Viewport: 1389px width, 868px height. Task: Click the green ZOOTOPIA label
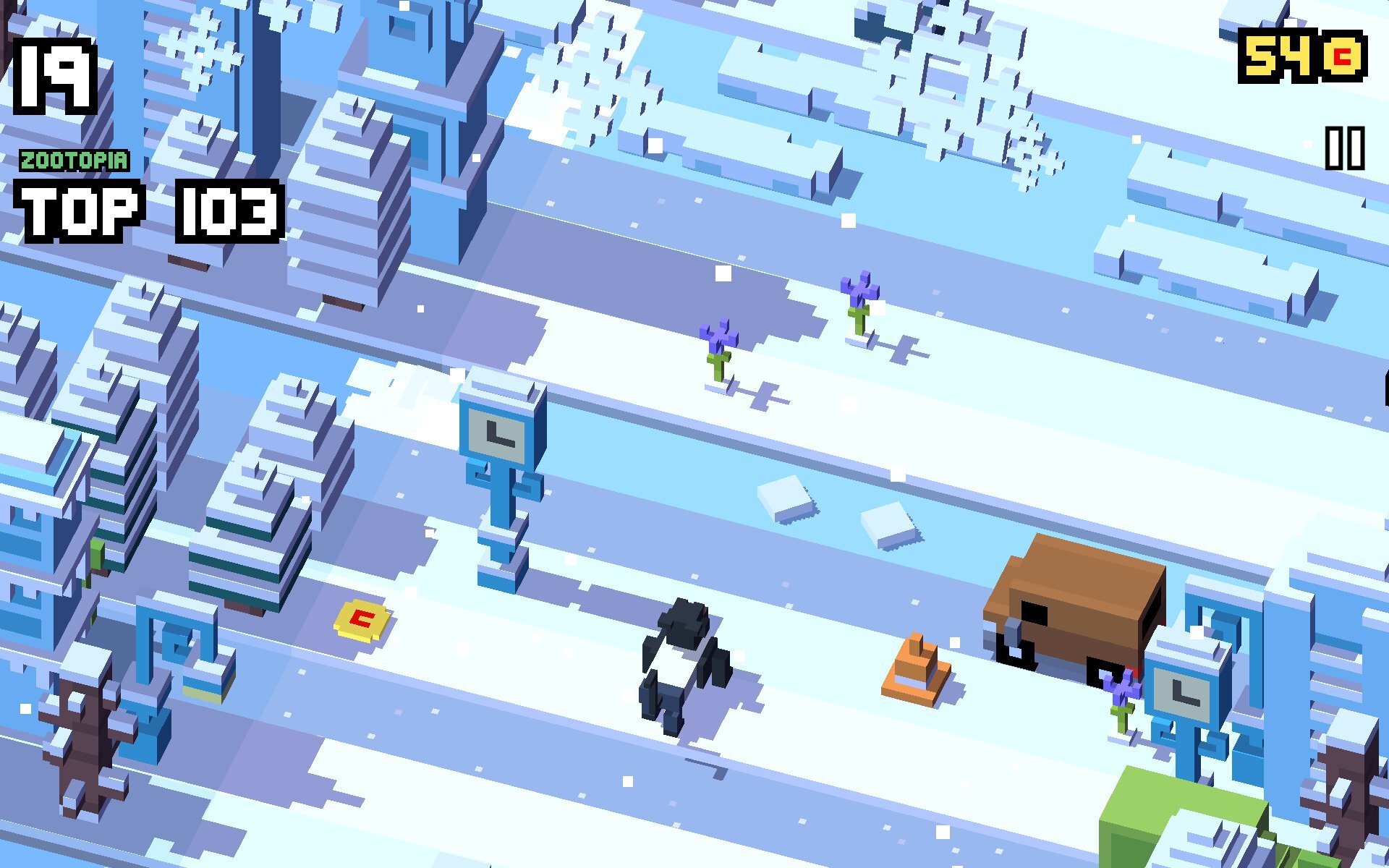[x=72, y=161]
